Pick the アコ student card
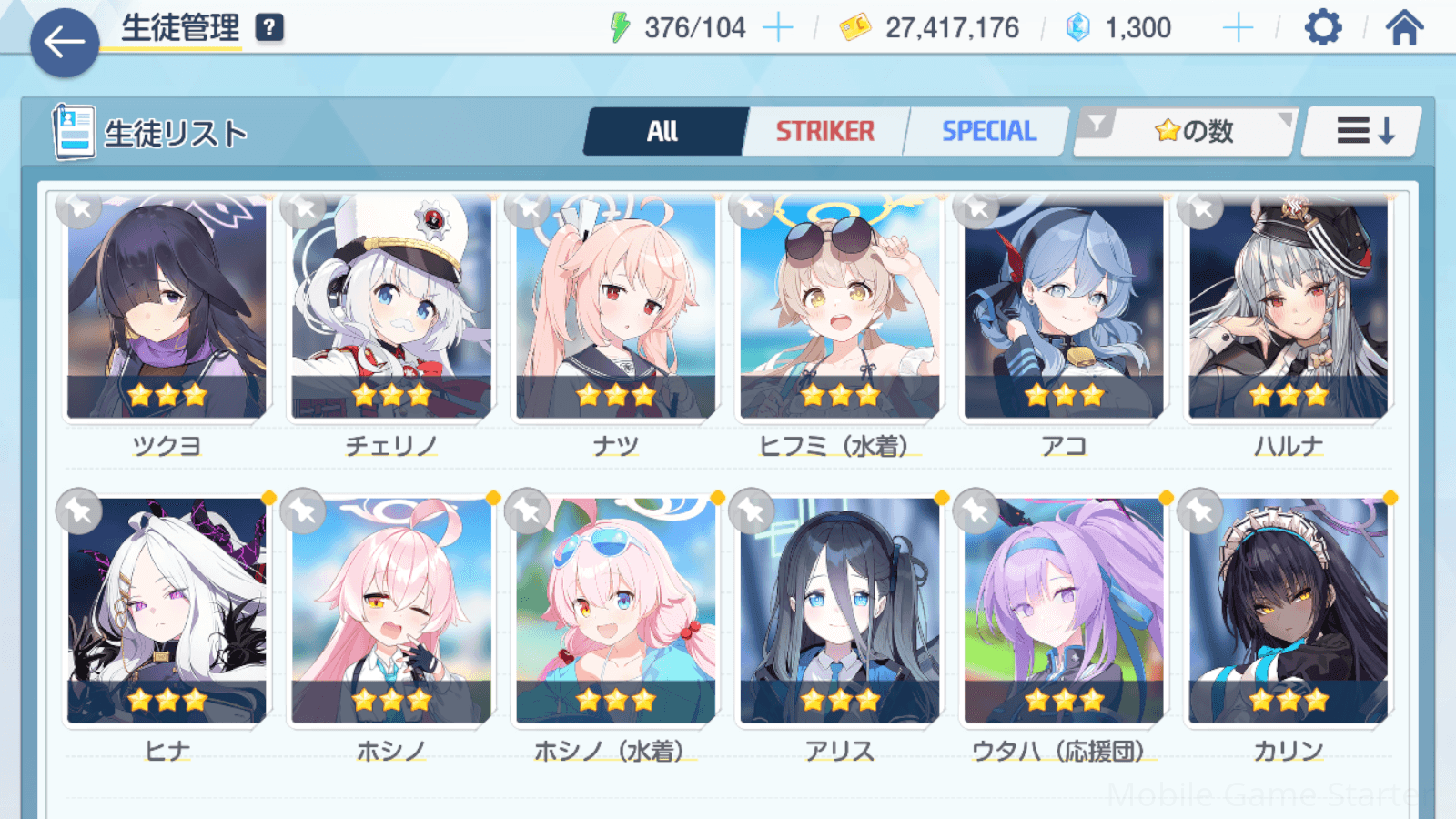 (1064, 309)
